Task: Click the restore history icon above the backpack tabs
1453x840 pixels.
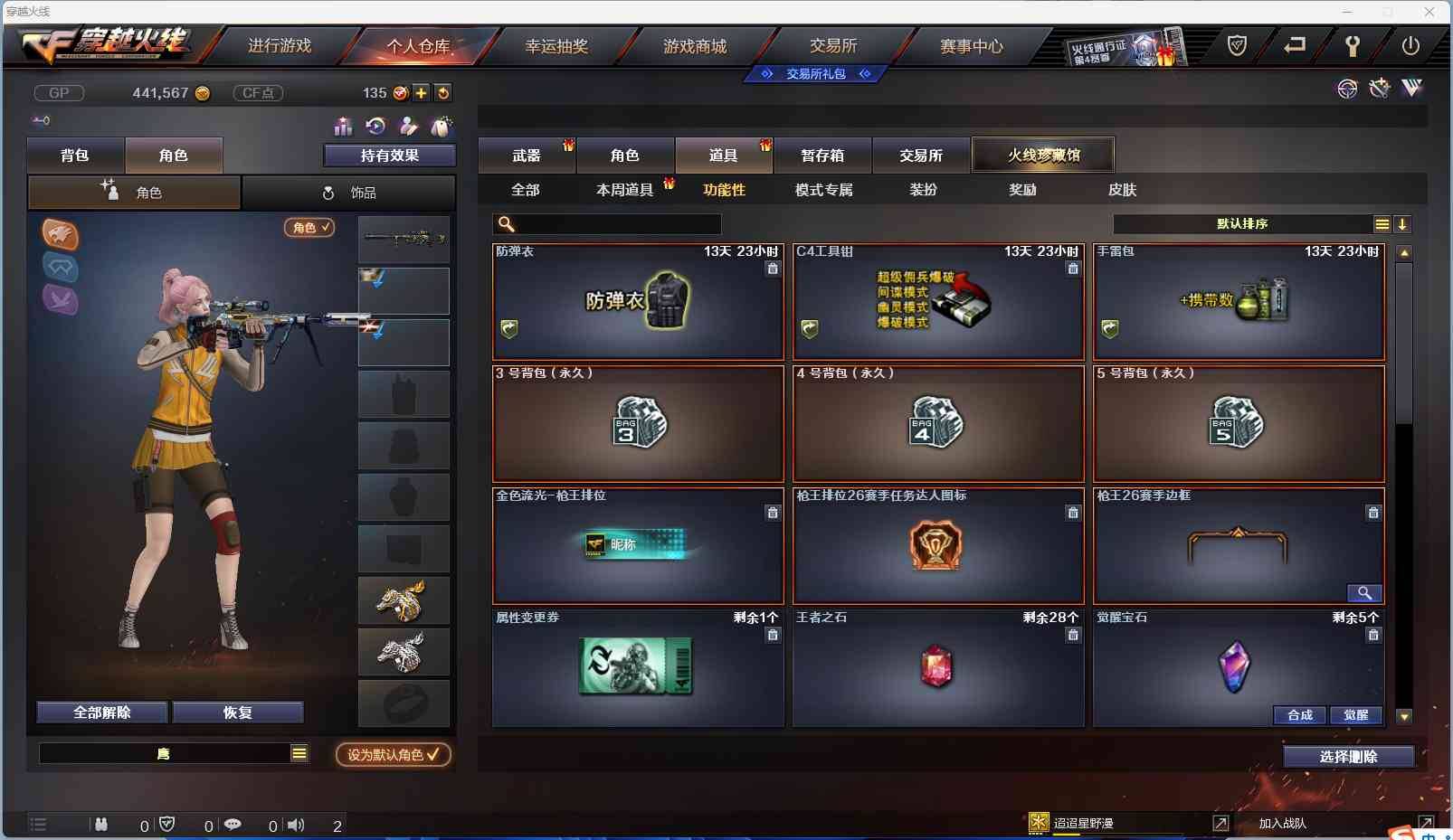Action: (x=375, y=127)
